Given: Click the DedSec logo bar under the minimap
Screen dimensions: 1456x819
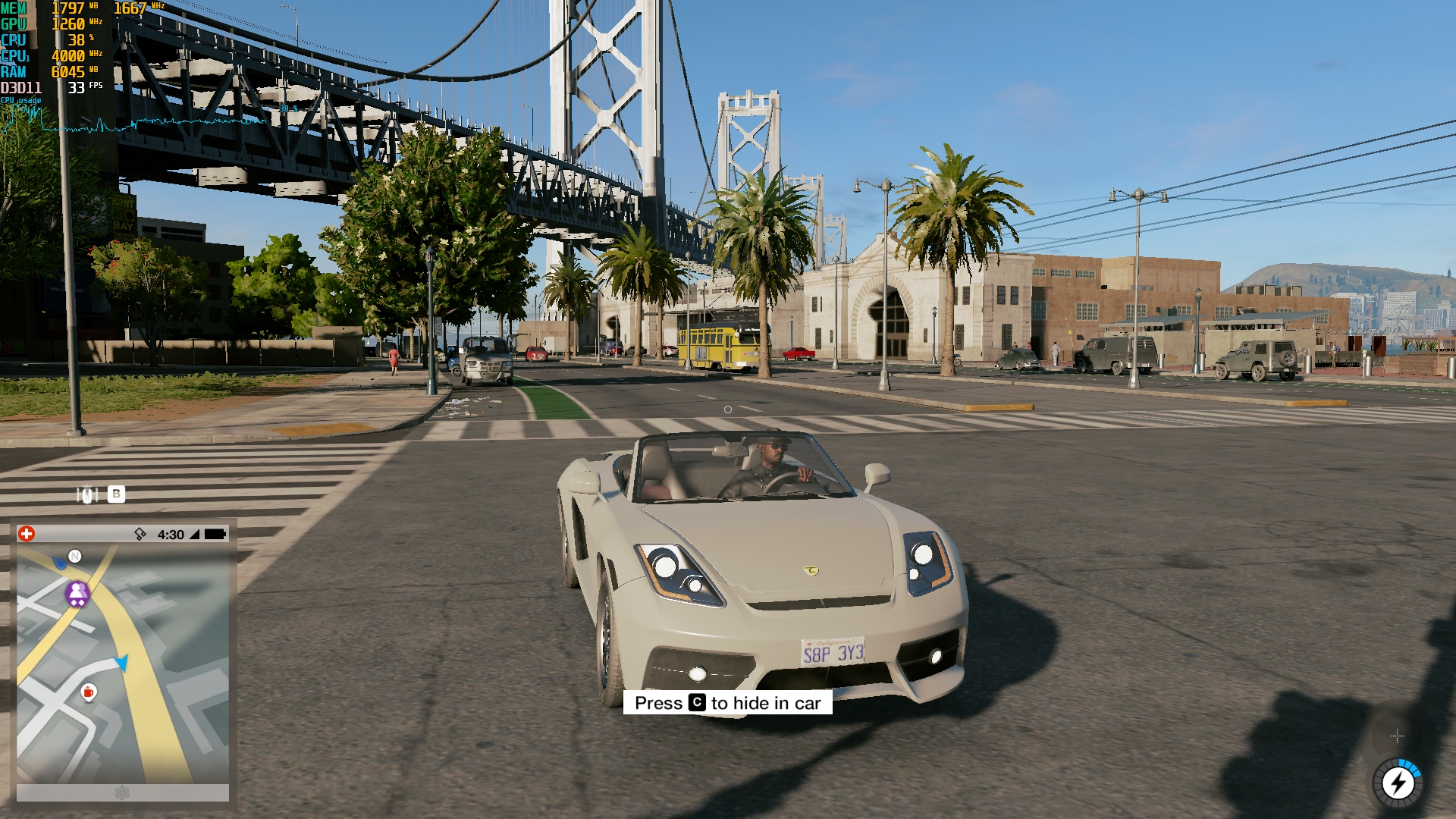Looking at the screenshot, I should coord(123,792).
